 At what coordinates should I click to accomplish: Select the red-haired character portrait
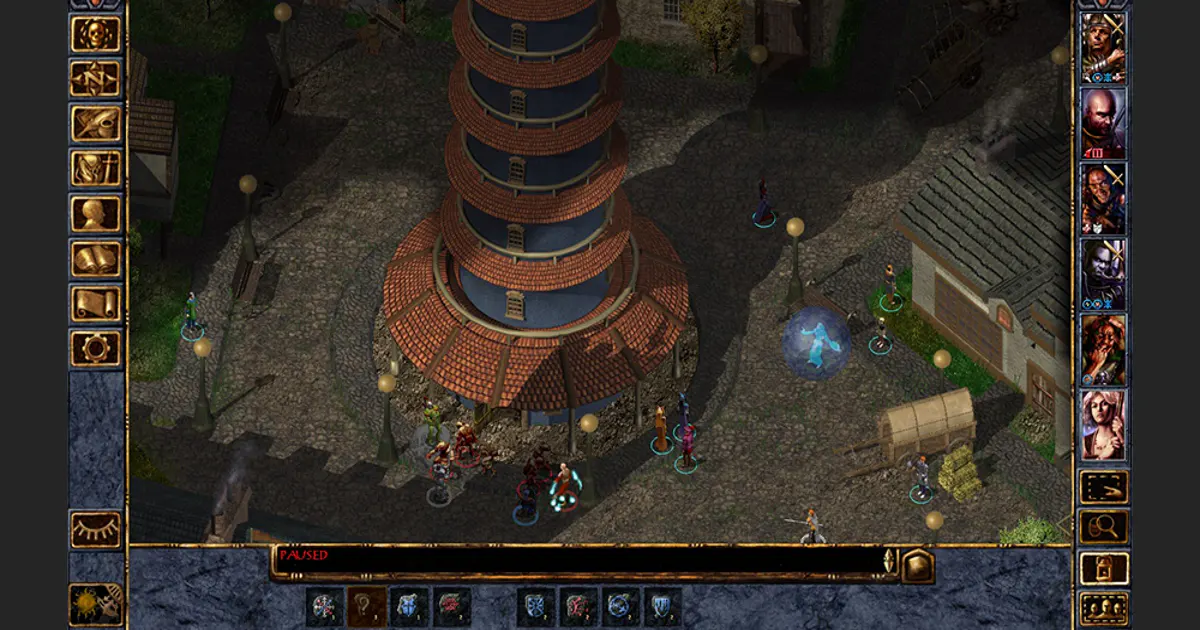click(1103, 350)
